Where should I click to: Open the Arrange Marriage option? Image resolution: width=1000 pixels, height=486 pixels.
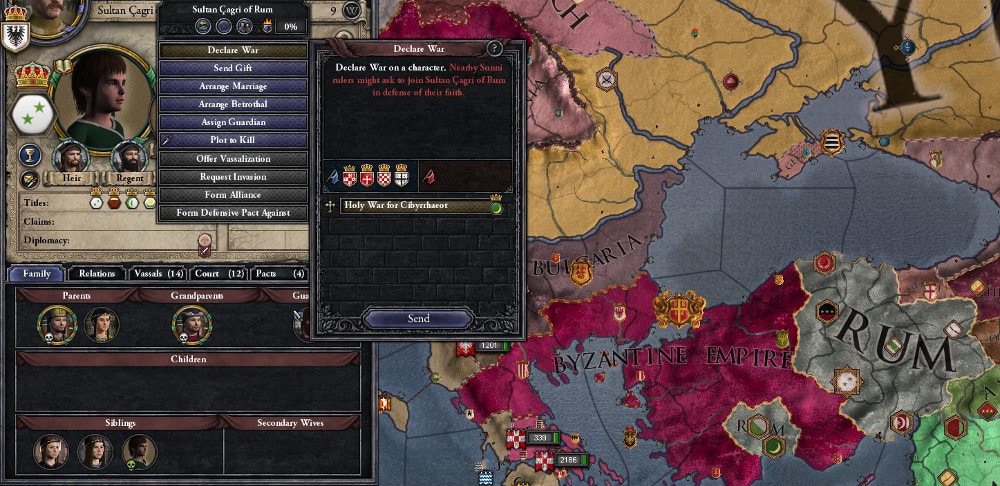pos(233,86)
